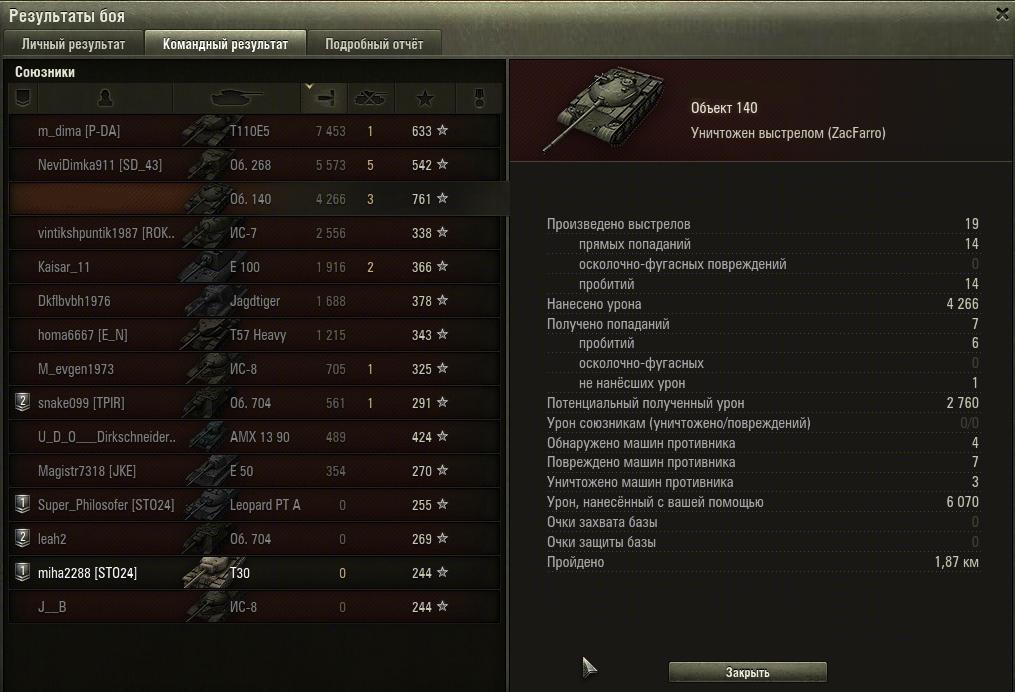Sort allies by damage dealt column
The height and width of the screenshot is (692, 1015).
tap(323, 98)
